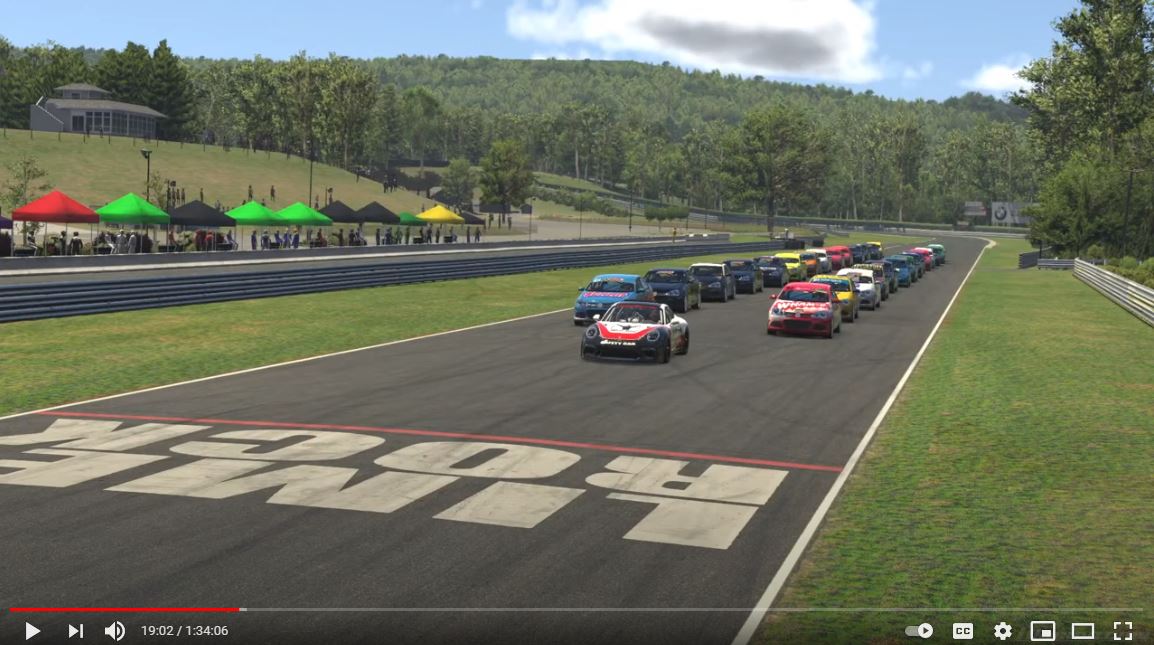Play the paused video
The height and width of the screenshot is (645, 1154).
coord(32,631)
